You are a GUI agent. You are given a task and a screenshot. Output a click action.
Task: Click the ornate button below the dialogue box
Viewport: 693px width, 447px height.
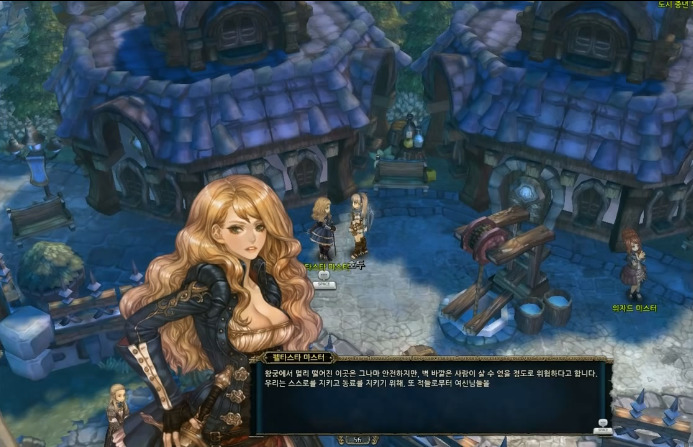click(357, 438)
